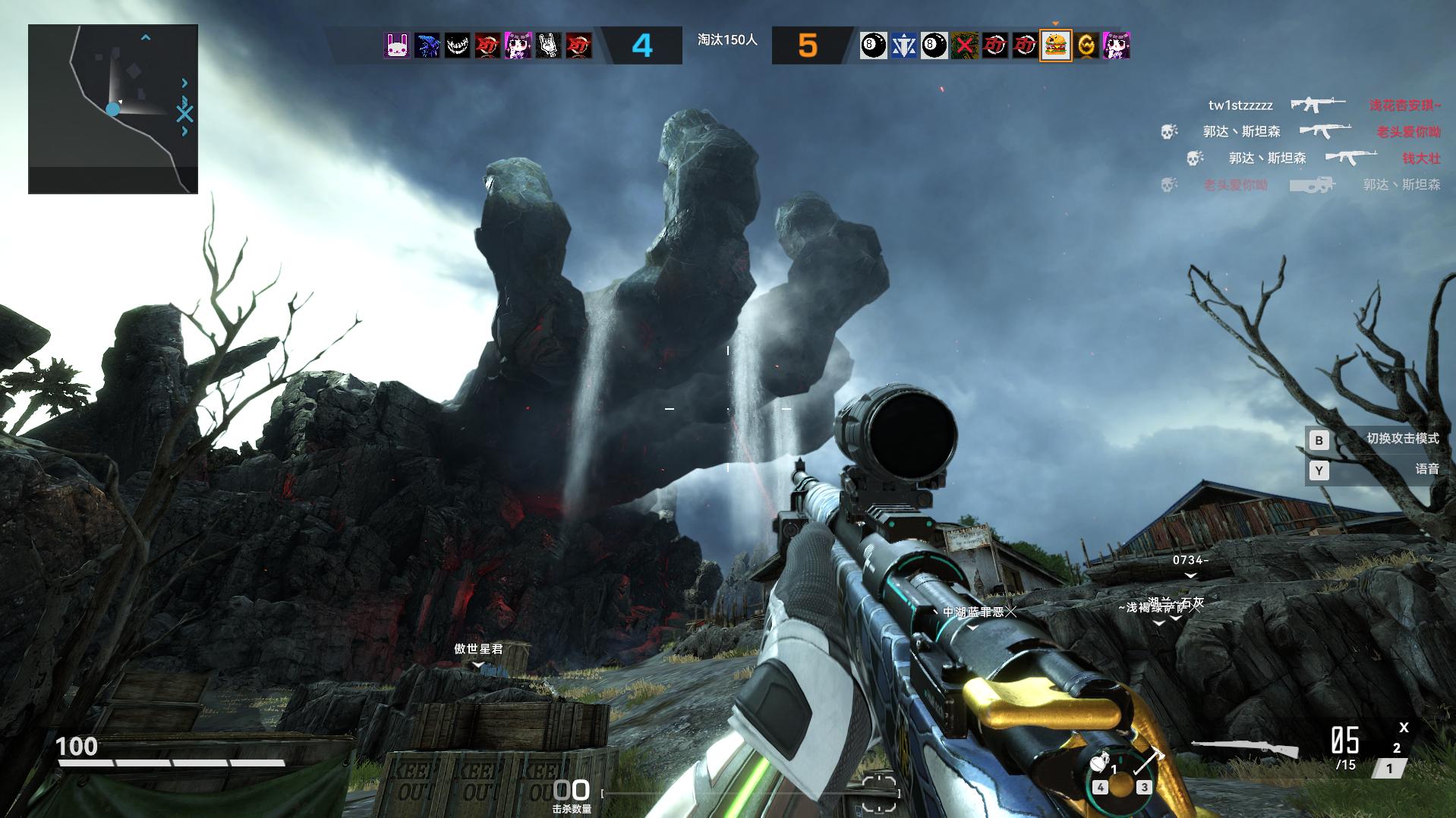
Task: Select weapon slot number 1 indicator
Action: point(1389,769)
